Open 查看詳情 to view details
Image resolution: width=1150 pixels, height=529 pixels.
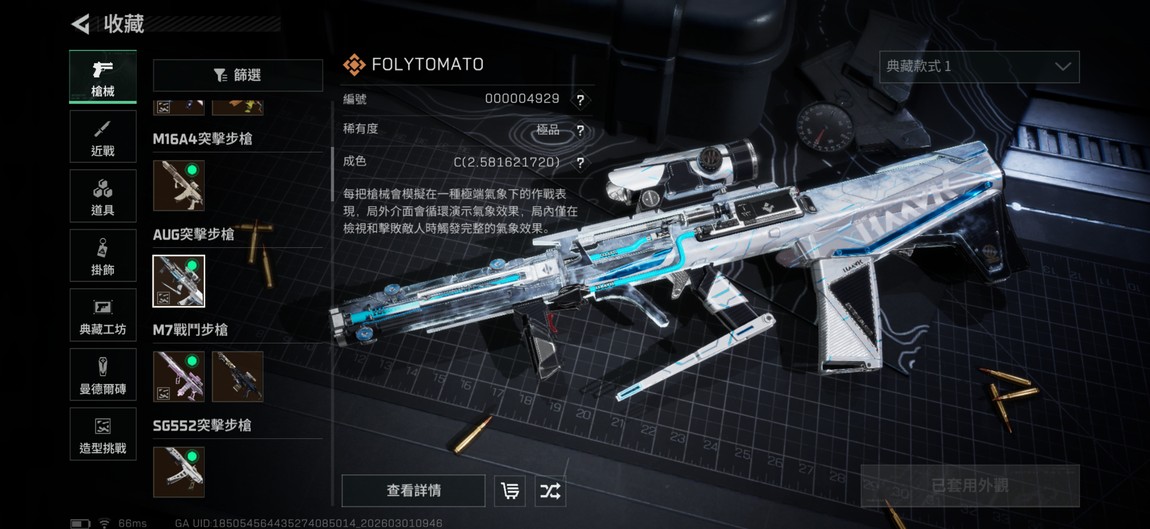(413, 491)
